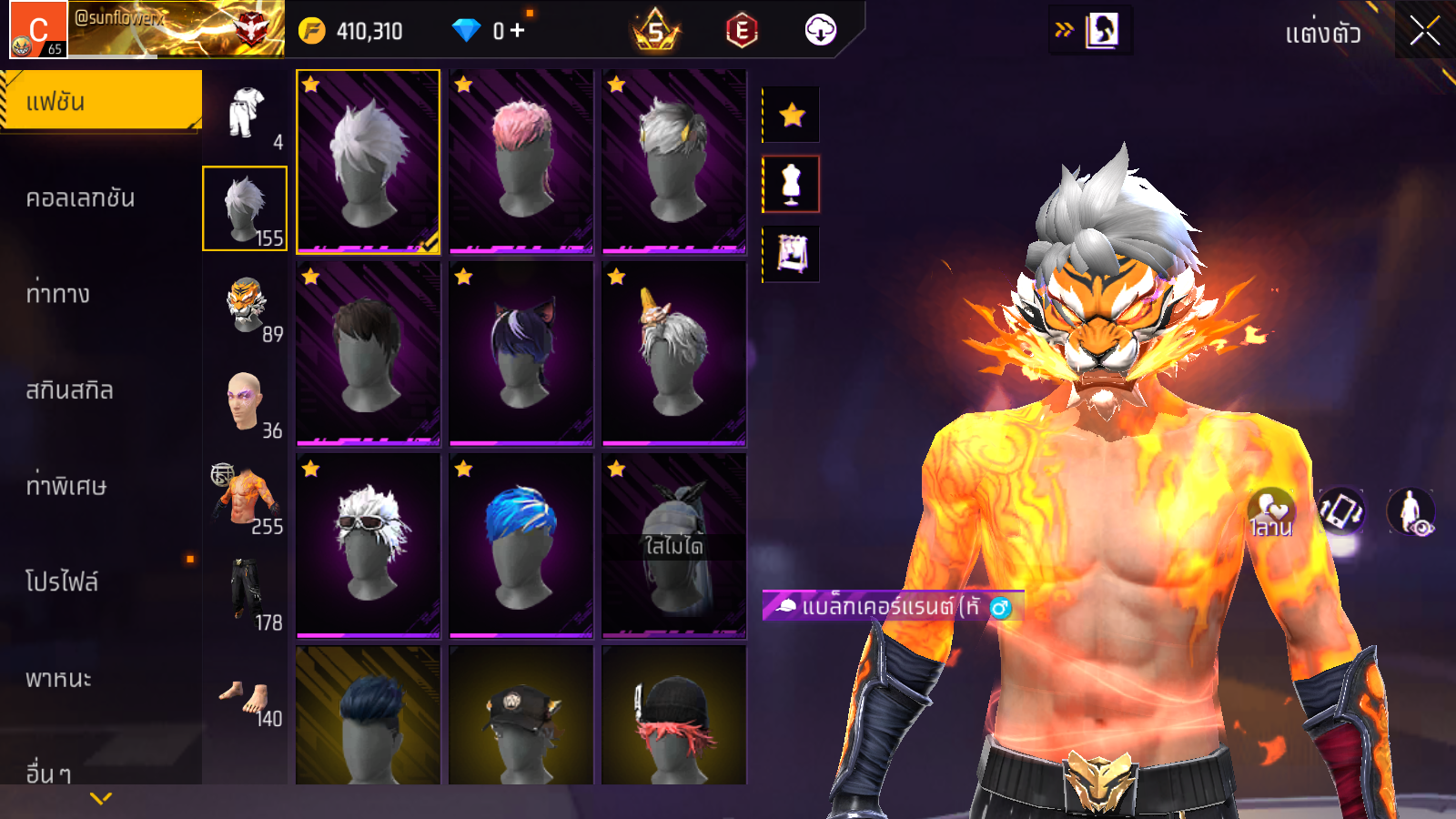
Task: Go to the โปรไฟล์ profile tab
Action: 62,581
